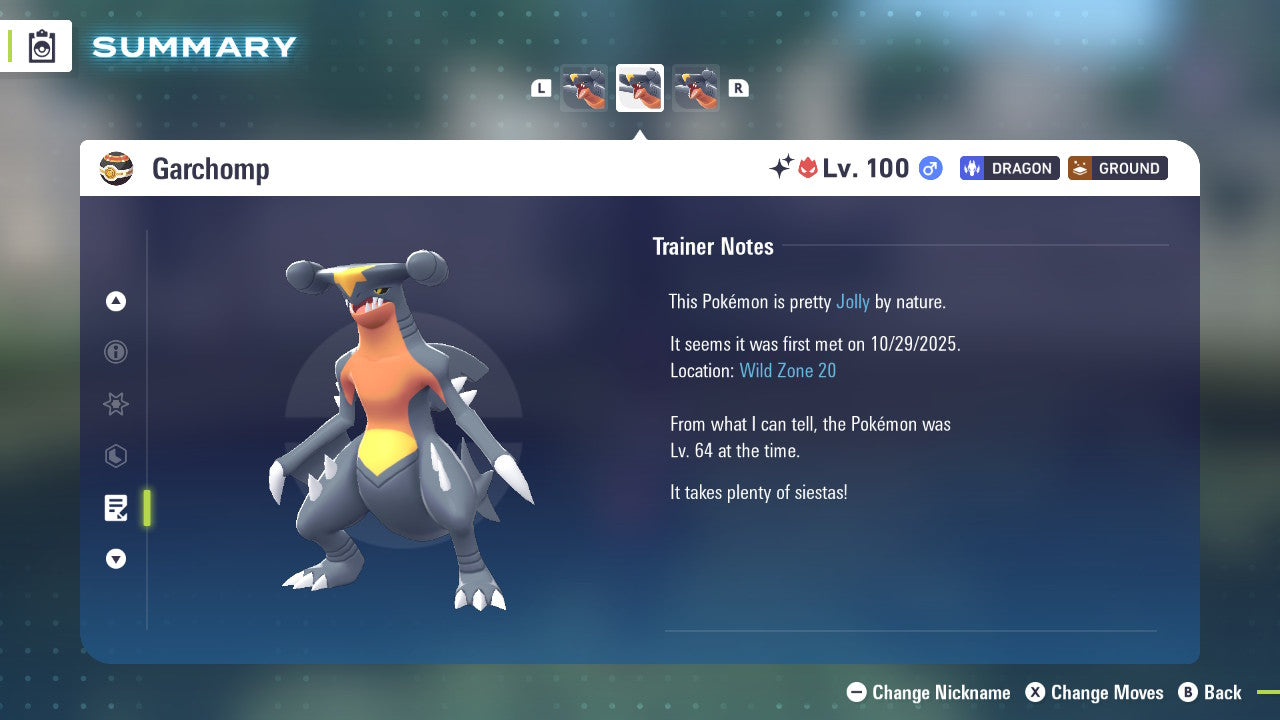Click the down arrow to view next page
The height and width of the screenshot is (720, 1280).
[115, 559]
